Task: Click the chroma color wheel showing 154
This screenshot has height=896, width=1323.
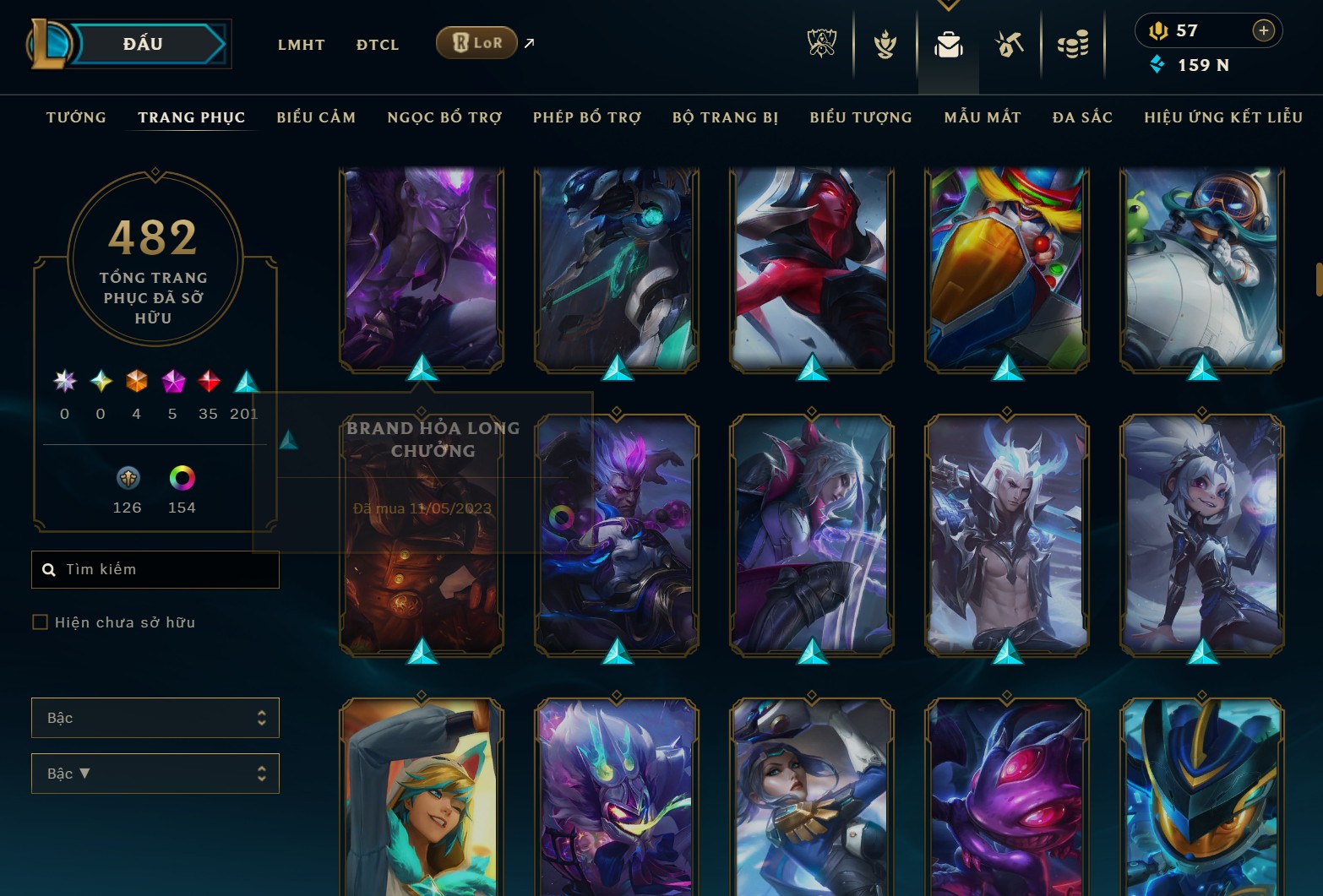Action: (x=182, y=479)
